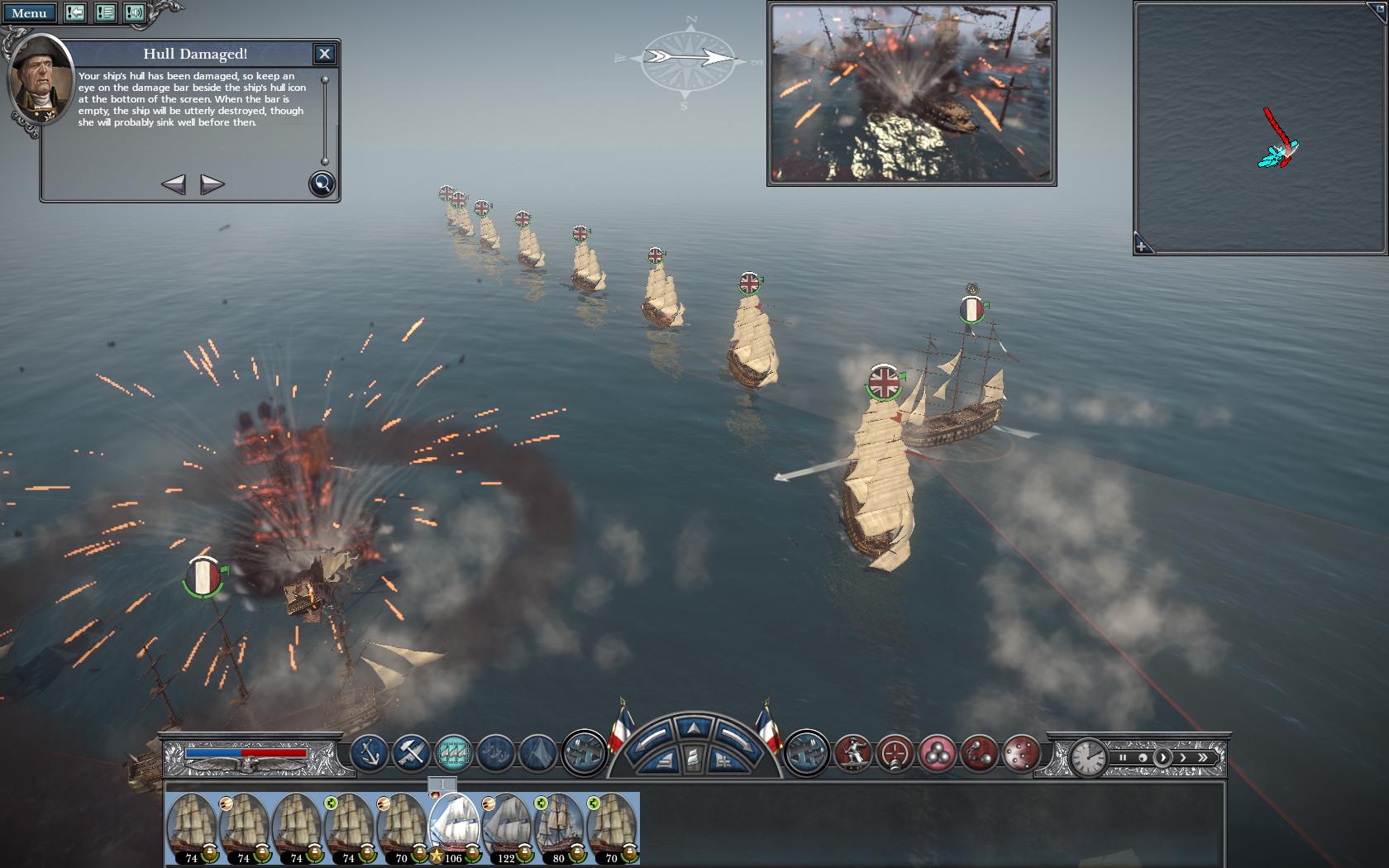Open the Menu button
The width and height of the screenshot is (1389, 868).
(29, 13)
